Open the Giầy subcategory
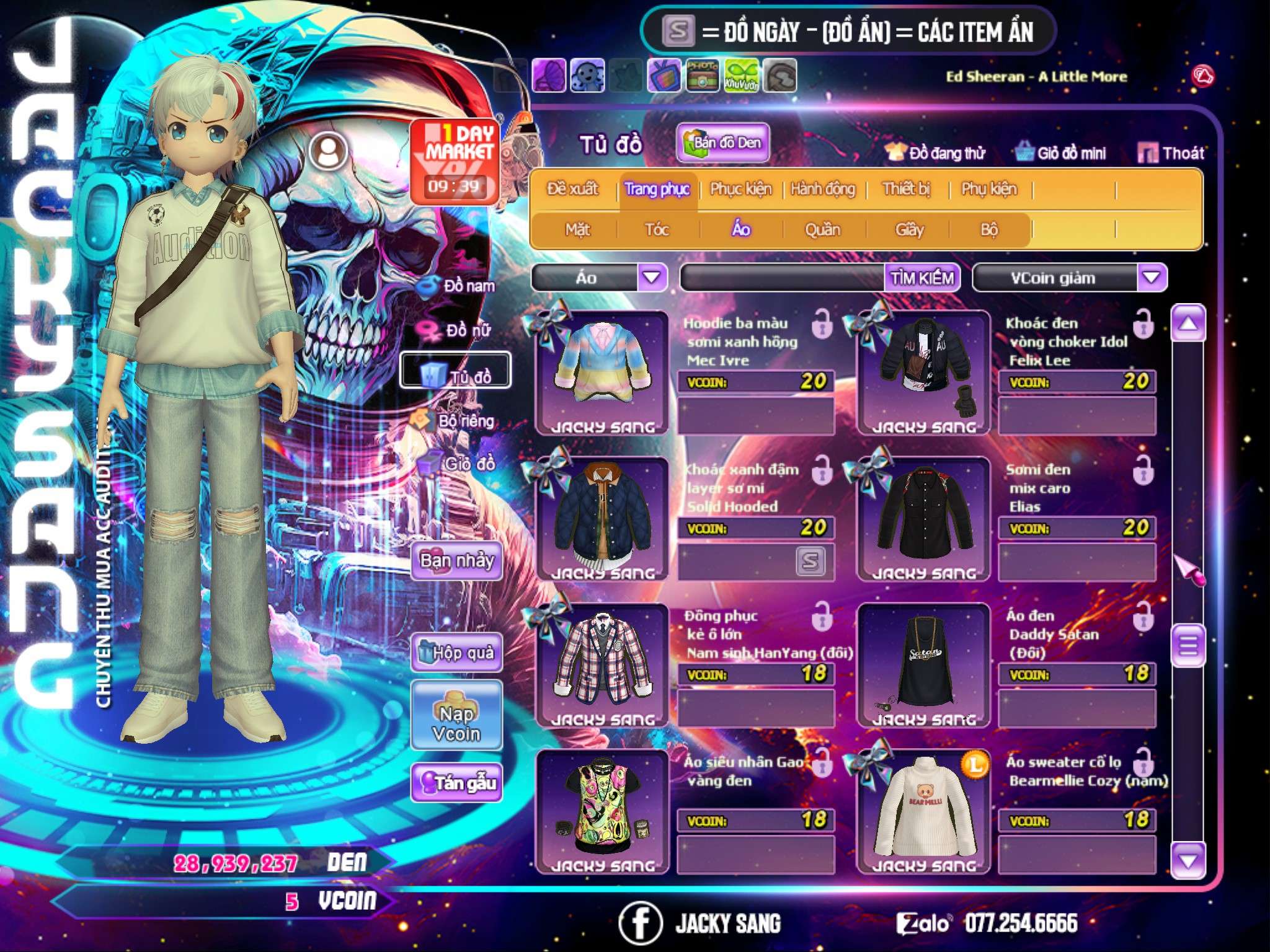This screenshot has height=952, width=1270. (x=909, y=230)
